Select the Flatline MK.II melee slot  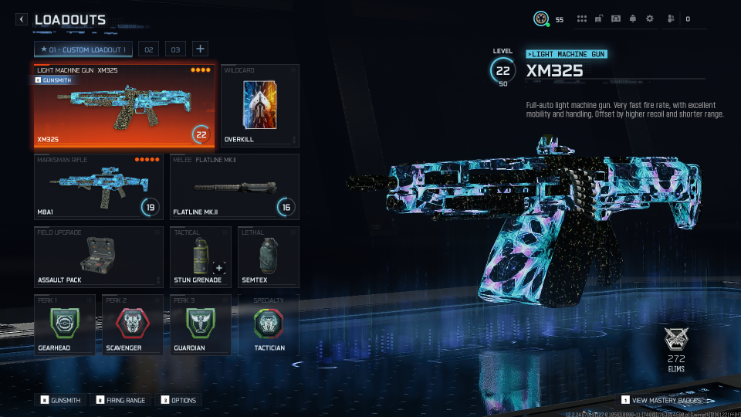coord(233,187)
